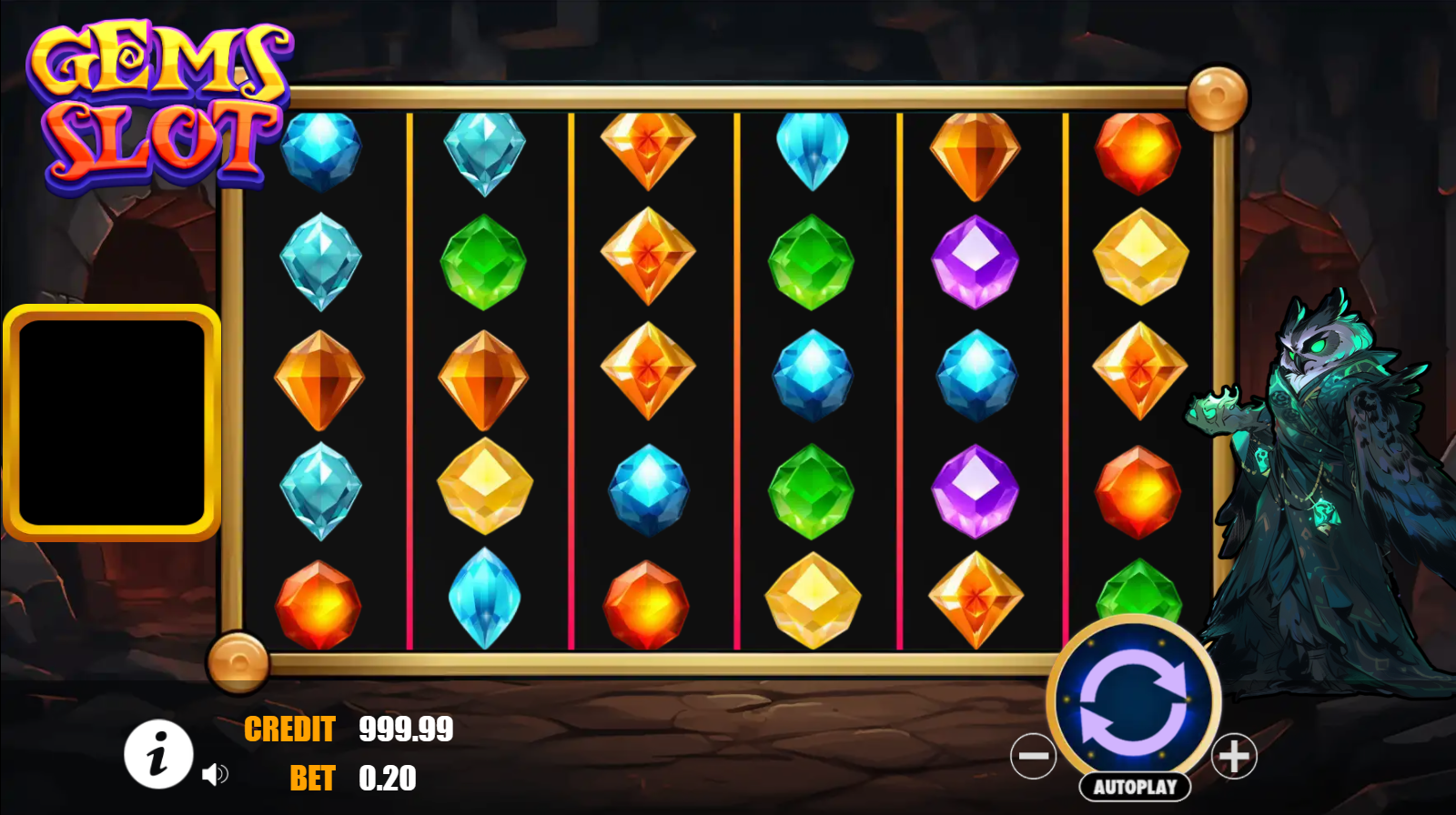Open the game info screen
The image size is (1456, 815).
(x=158, y=754)
